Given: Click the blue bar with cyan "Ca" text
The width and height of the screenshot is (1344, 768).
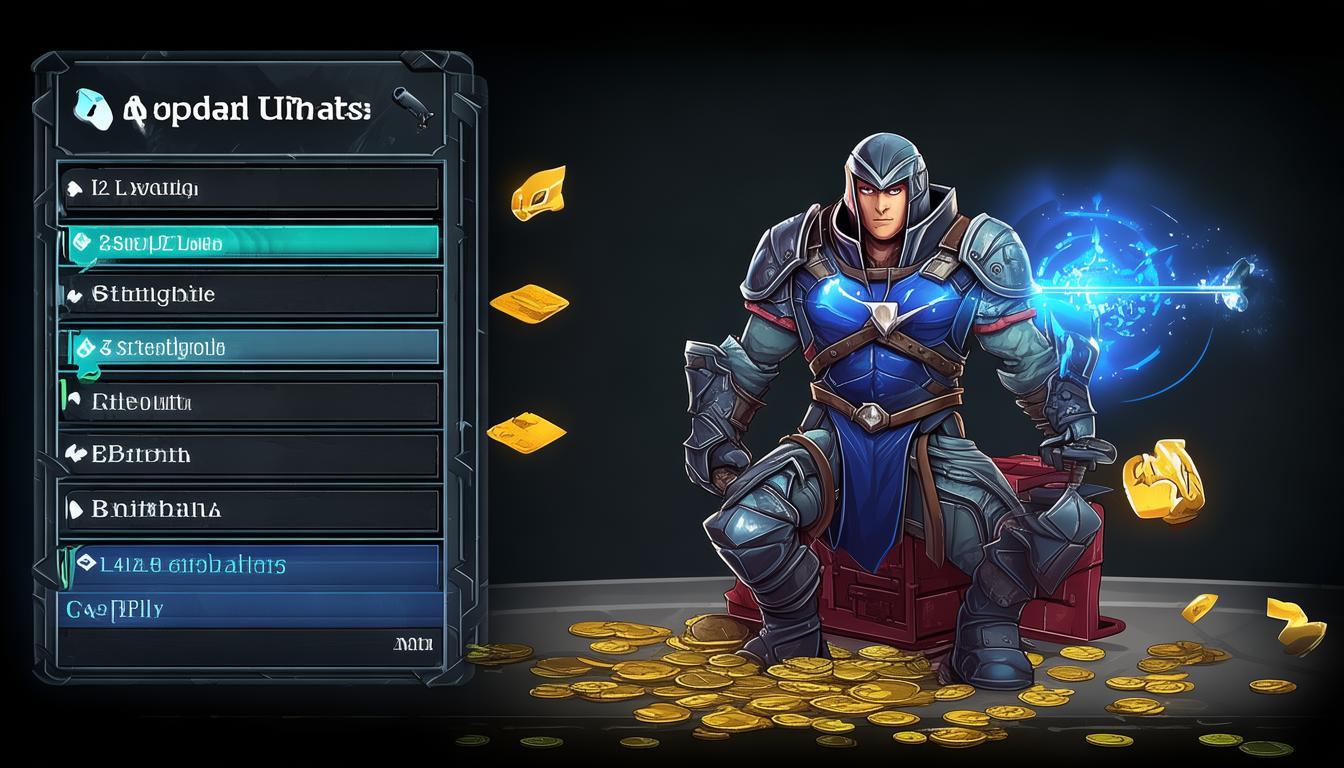Looking at the screenshot, I should tap(250, 608).
